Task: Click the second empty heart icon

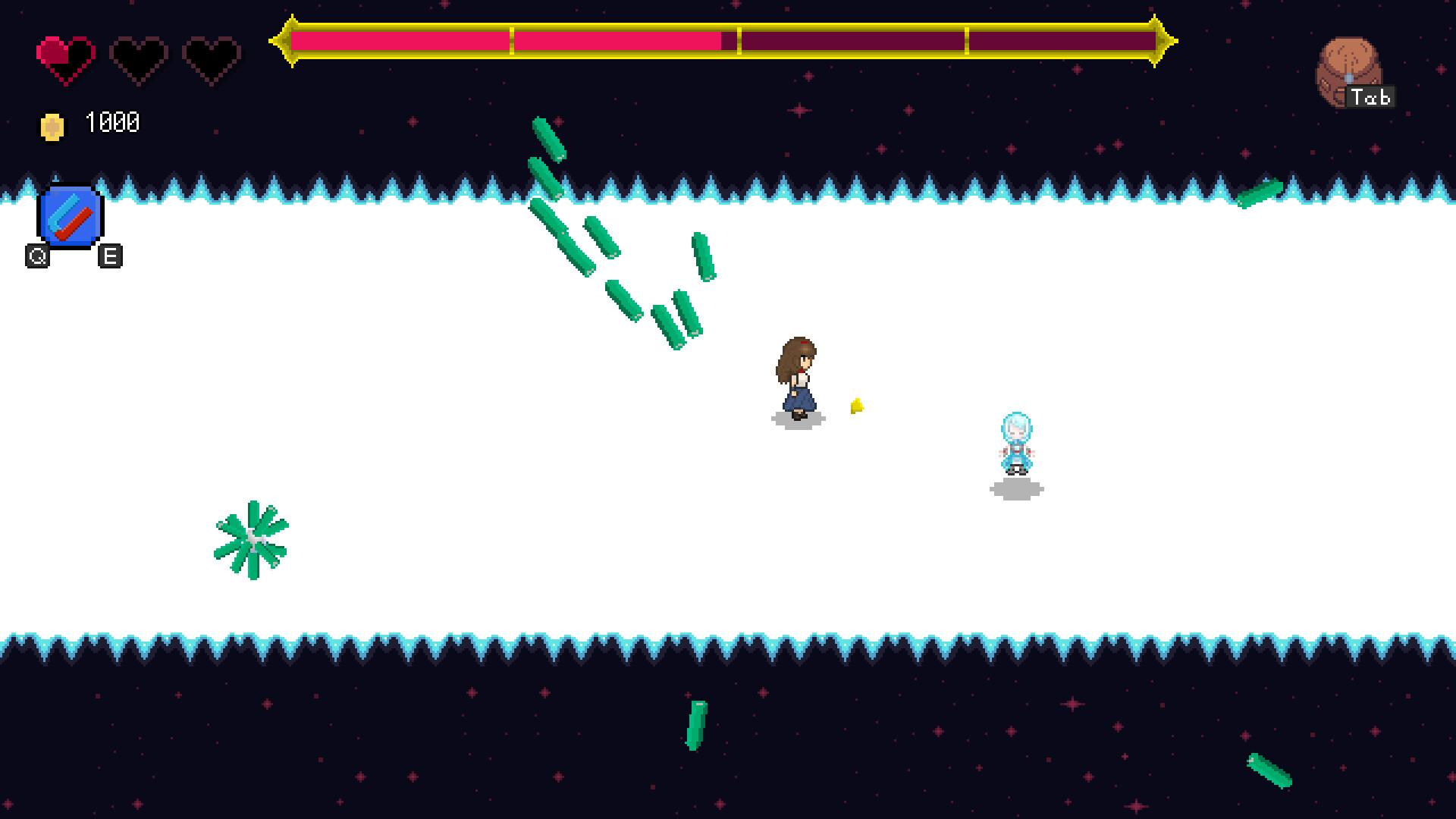Action: (138, 55)
